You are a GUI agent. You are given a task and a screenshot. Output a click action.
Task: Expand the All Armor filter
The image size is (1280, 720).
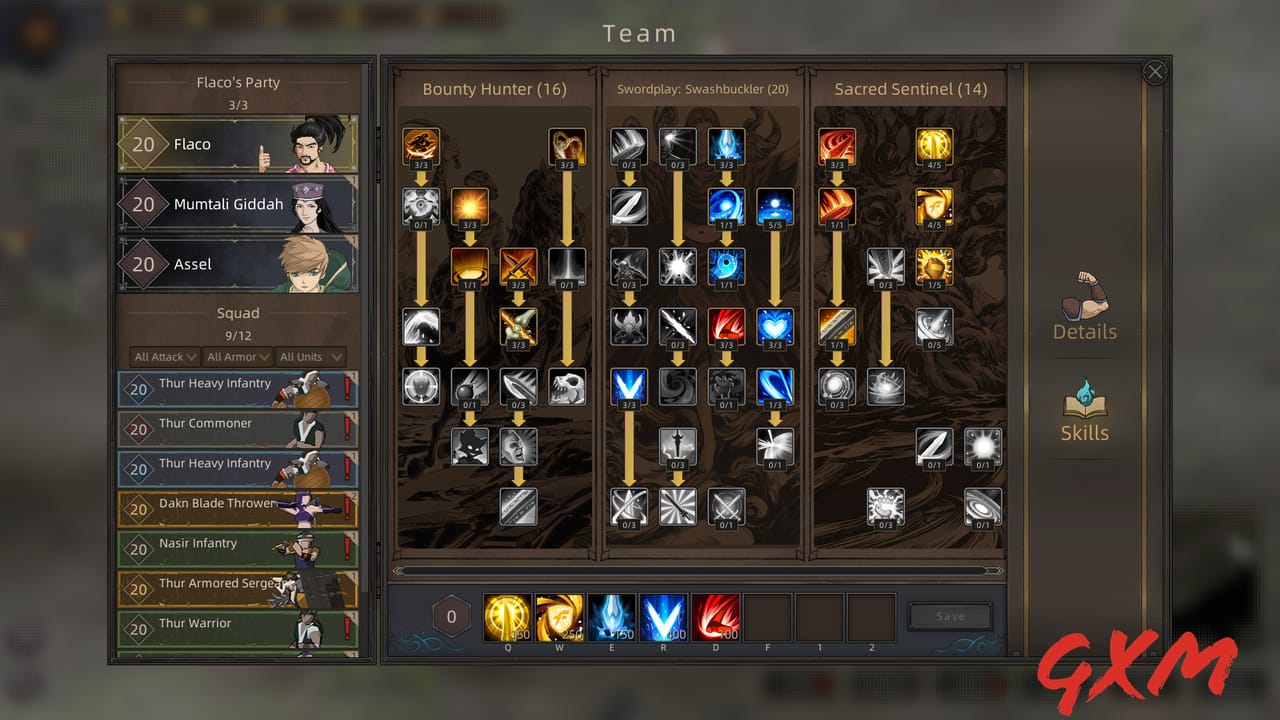pos(238,356)
